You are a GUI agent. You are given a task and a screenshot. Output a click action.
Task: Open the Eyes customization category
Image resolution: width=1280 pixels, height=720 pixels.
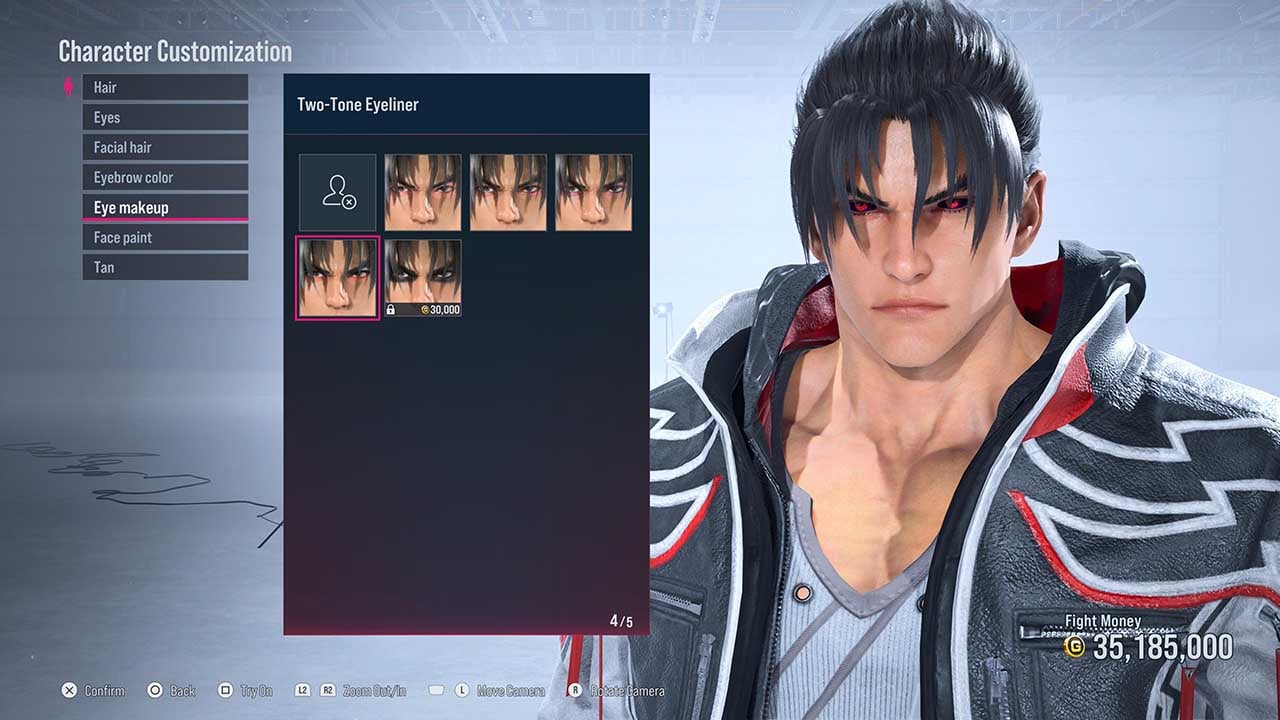click(164, 117)
